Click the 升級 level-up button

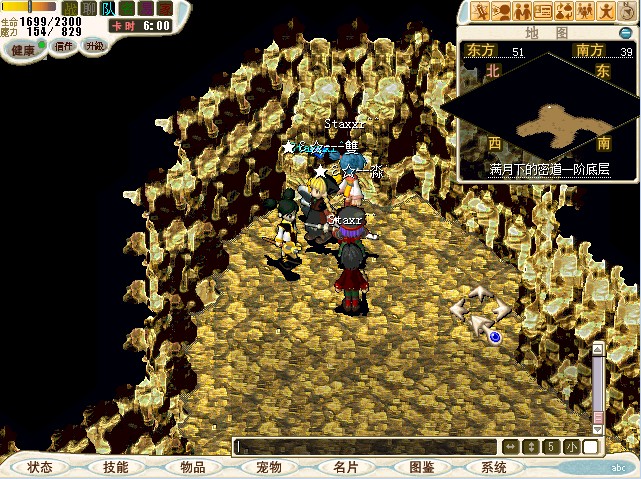pos(94,46)
